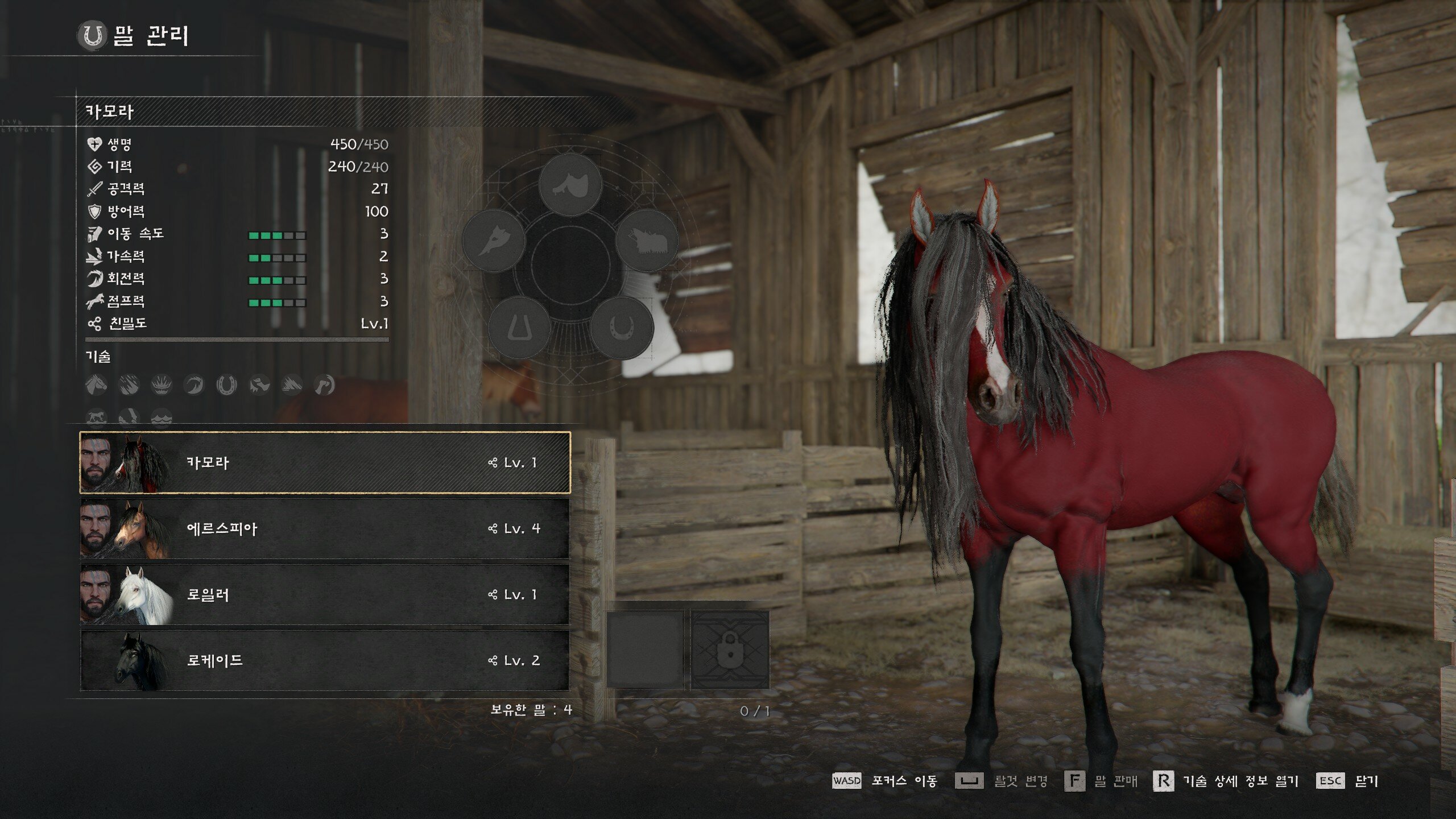Select the stirrup equipment slot
The width and height of the screenshot is (1456, 819).
tap(519, 328)
